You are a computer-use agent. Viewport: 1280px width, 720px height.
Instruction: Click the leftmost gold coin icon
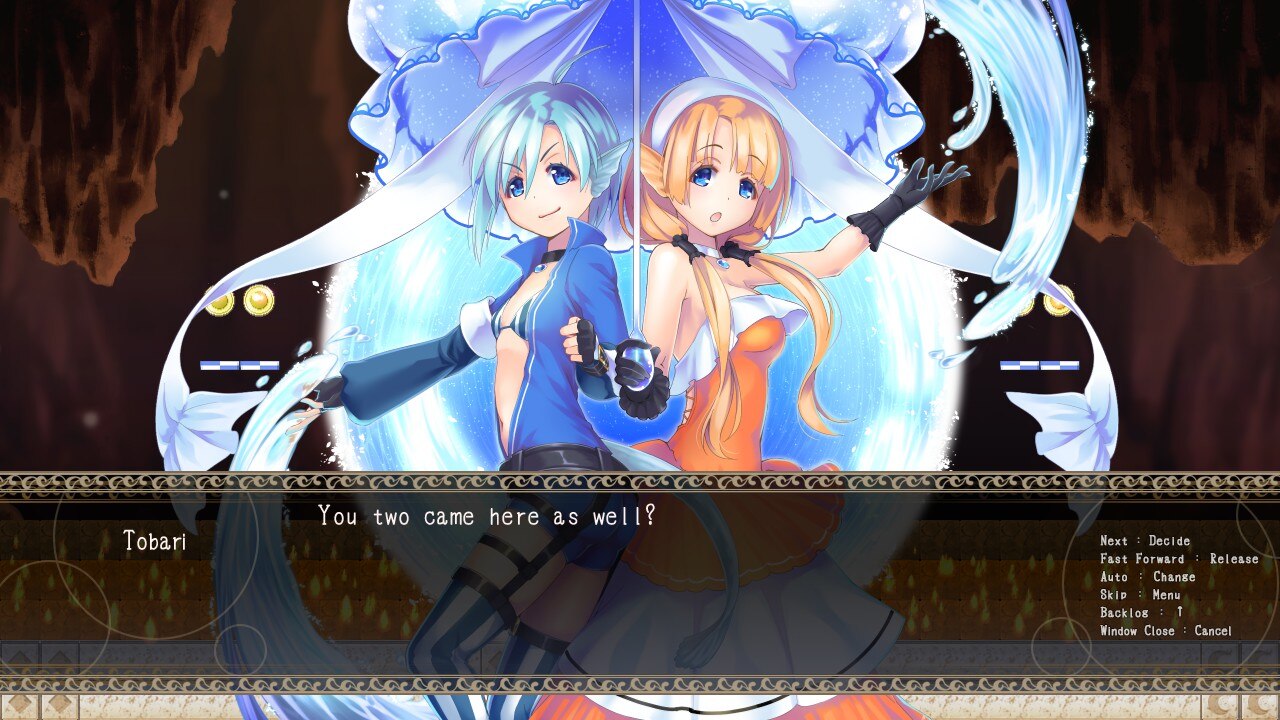click(x=219, y=303)
